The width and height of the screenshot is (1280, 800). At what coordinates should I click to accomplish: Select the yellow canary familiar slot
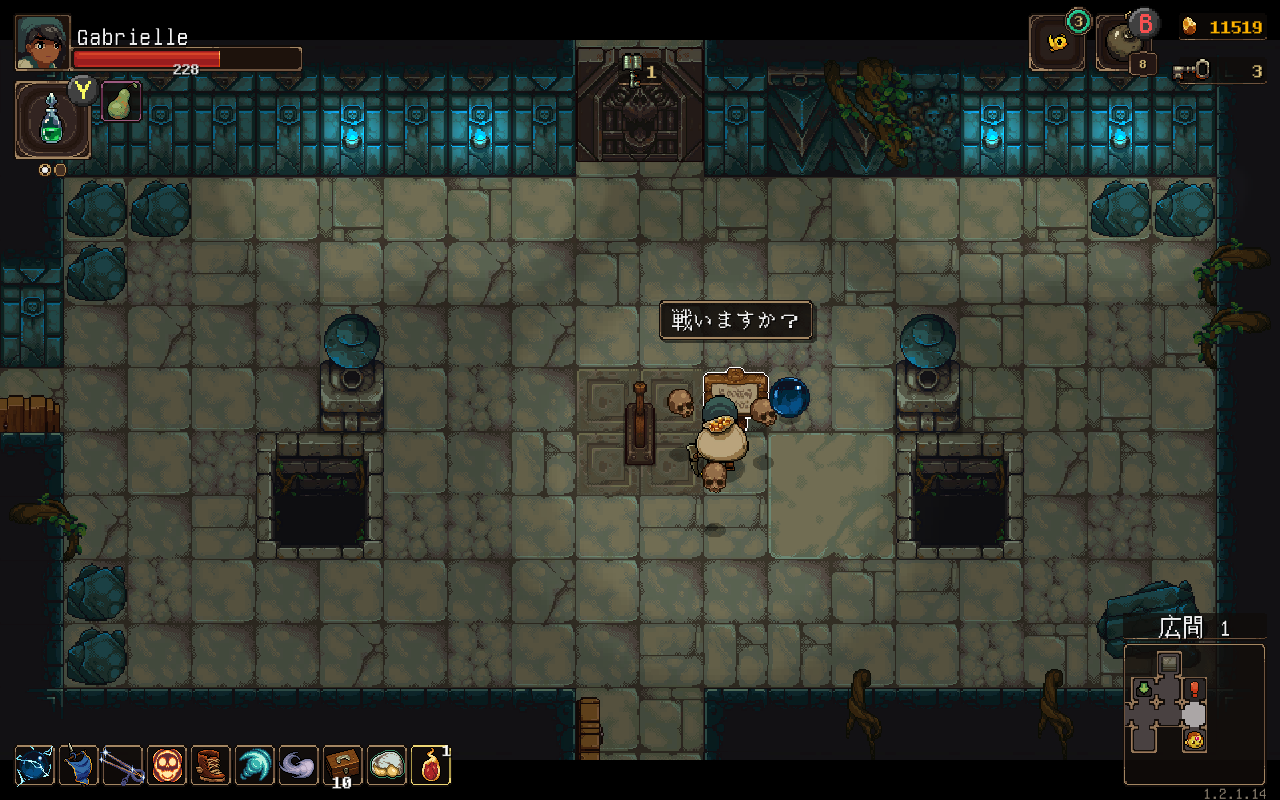pos(1056,44)
